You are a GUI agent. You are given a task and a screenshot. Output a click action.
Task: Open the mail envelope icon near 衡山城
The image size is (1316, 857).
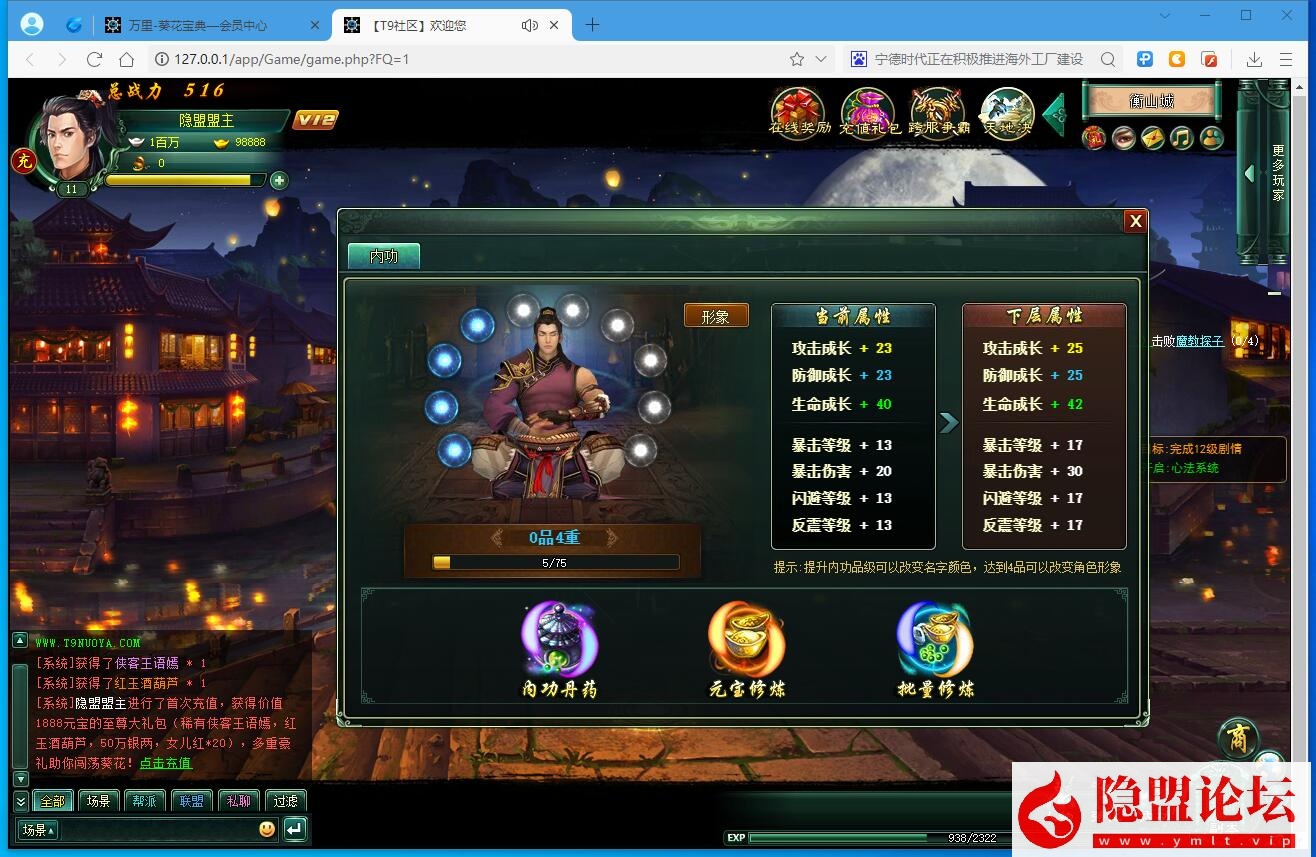(x=1153, y=138)
